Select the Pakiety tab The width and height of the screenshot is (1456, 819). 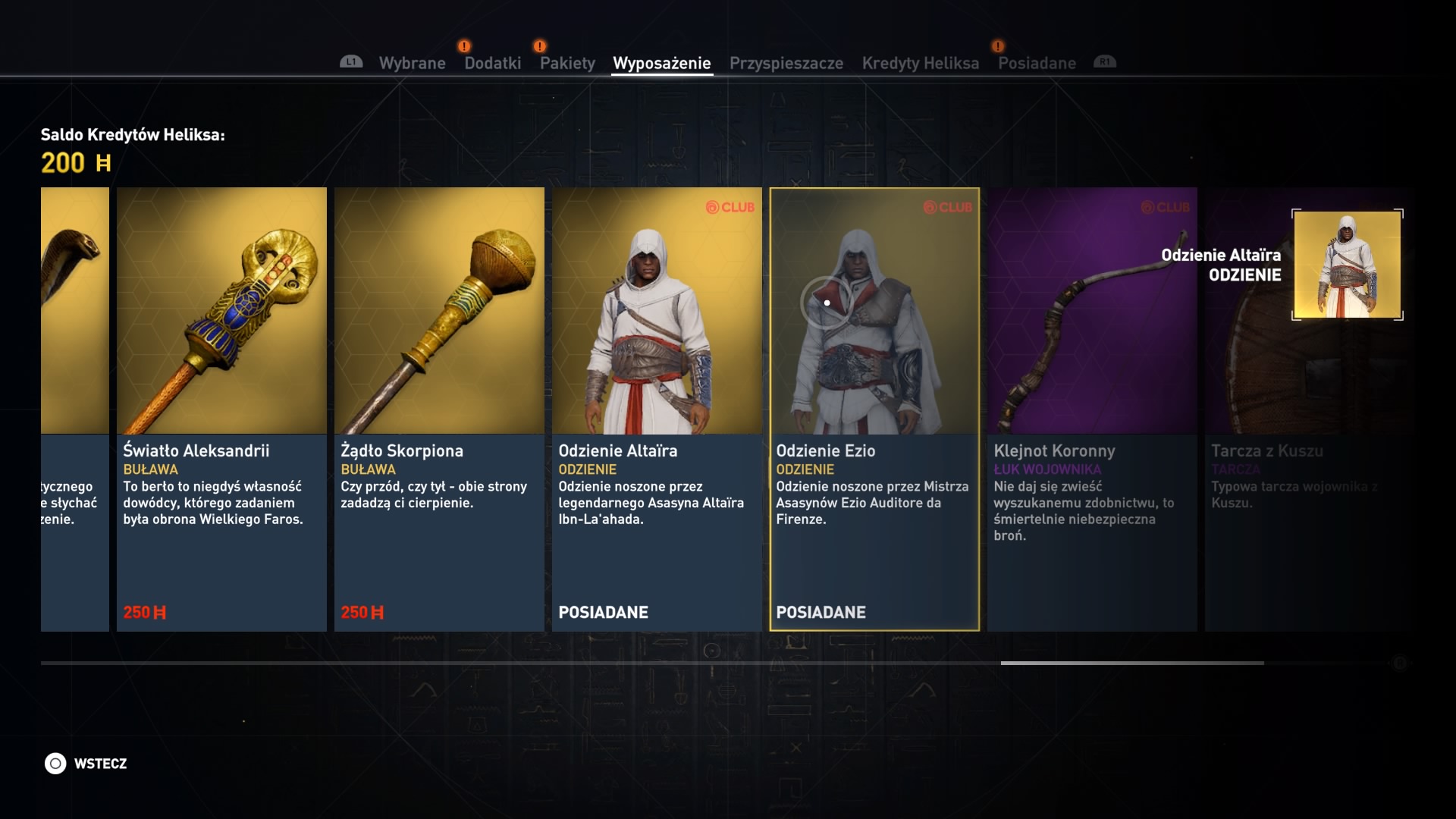coord(567,63)
